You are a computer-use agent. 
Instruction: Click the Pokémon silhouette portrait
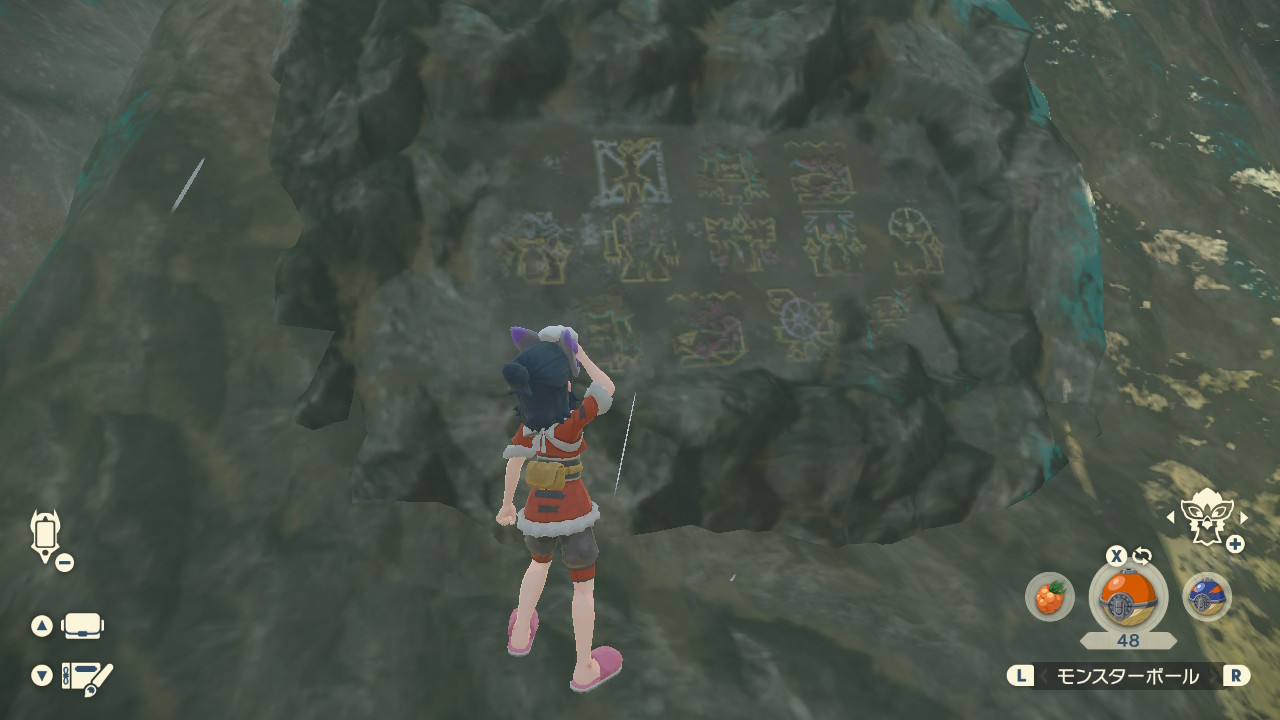[x=1206, y=514]
